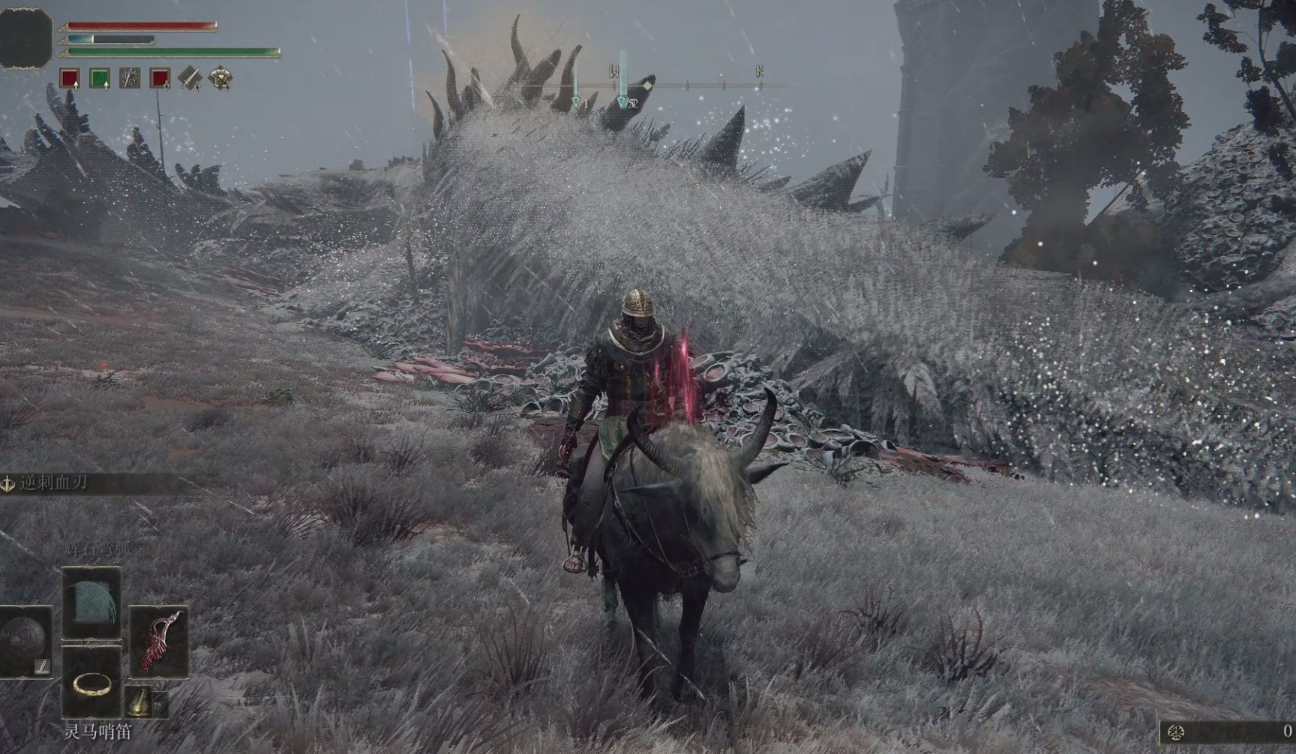Use the Spectral Steed Whistle ring slot
The image size is (1296, 754).
[x=92, y=682]
